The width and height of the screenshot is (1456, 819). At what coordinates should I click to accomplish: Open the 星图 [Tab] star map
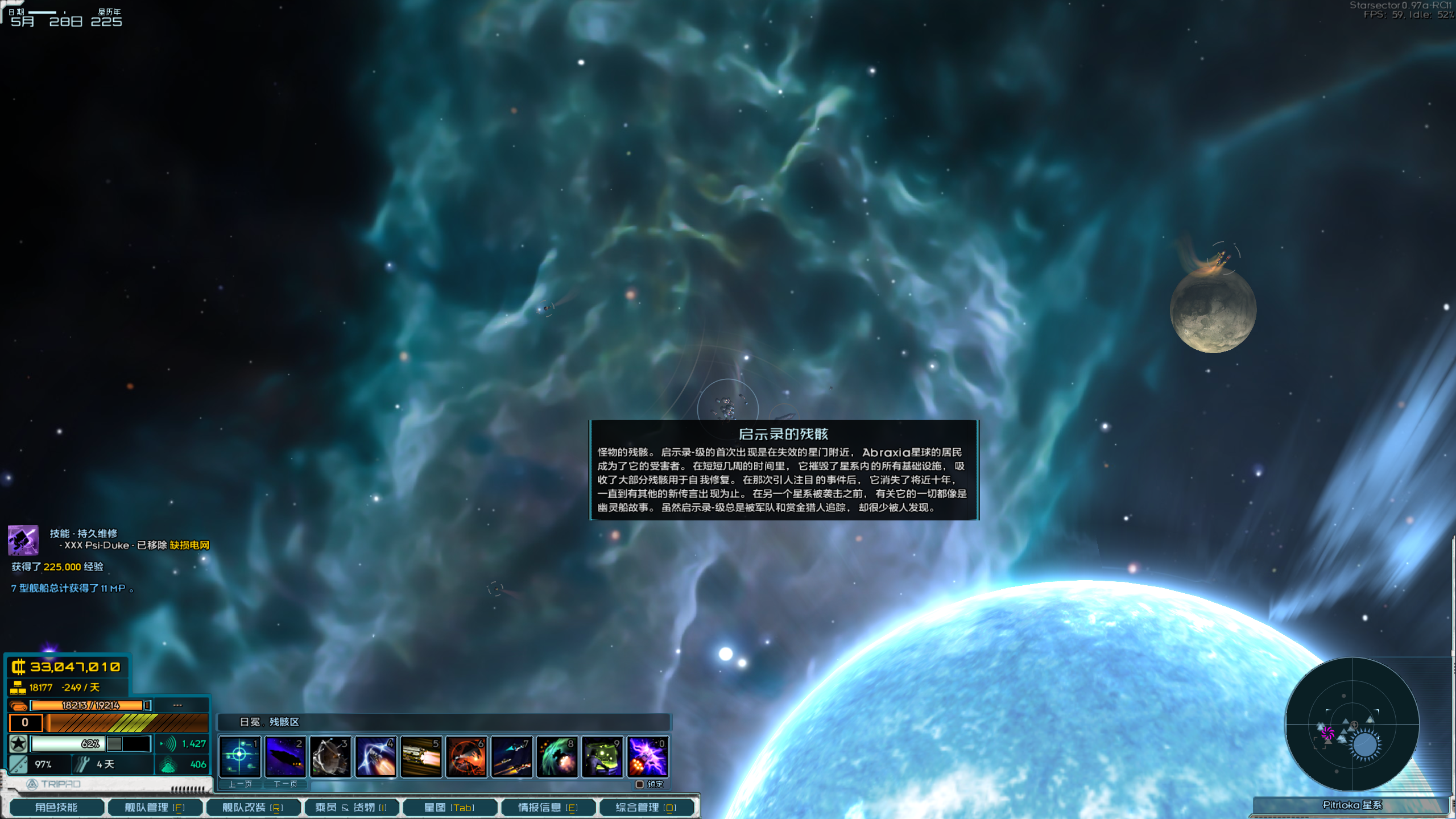[x=450, y=806]
